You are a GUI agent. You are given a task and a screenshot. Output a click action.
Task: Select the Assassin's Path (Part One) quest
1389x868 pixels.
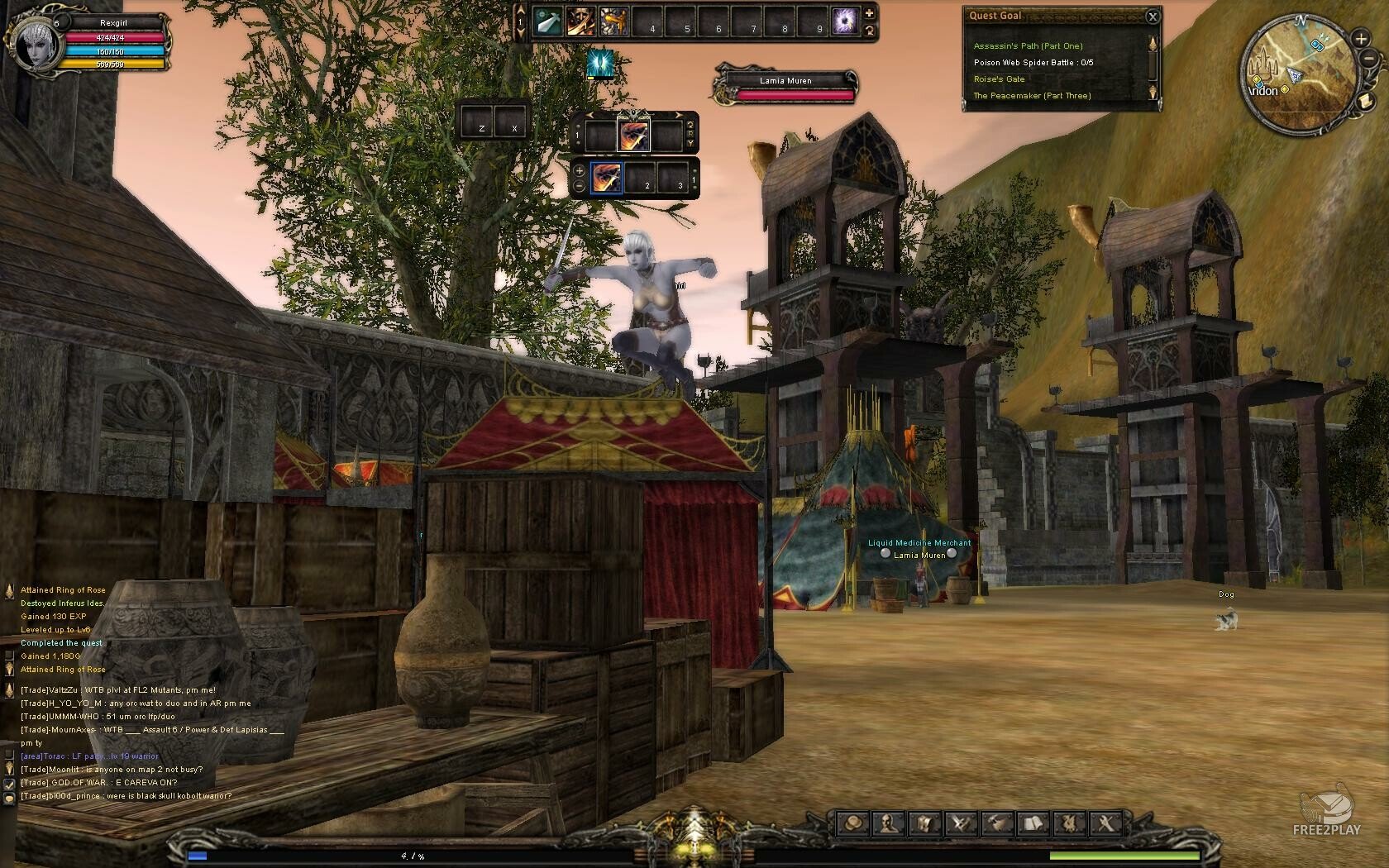point(1028,46)
